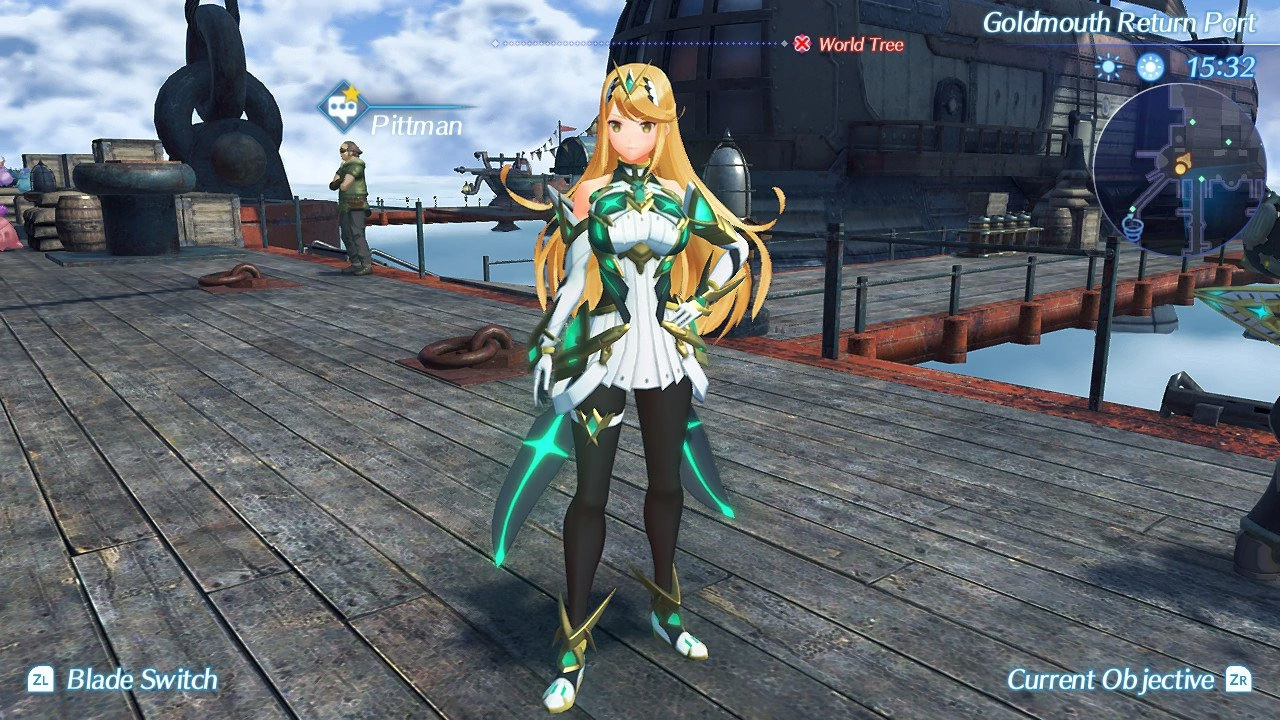Select a green diamond marker on the minimap
This screenshot has height=720, width=1280.
[x=1194, y=121]
